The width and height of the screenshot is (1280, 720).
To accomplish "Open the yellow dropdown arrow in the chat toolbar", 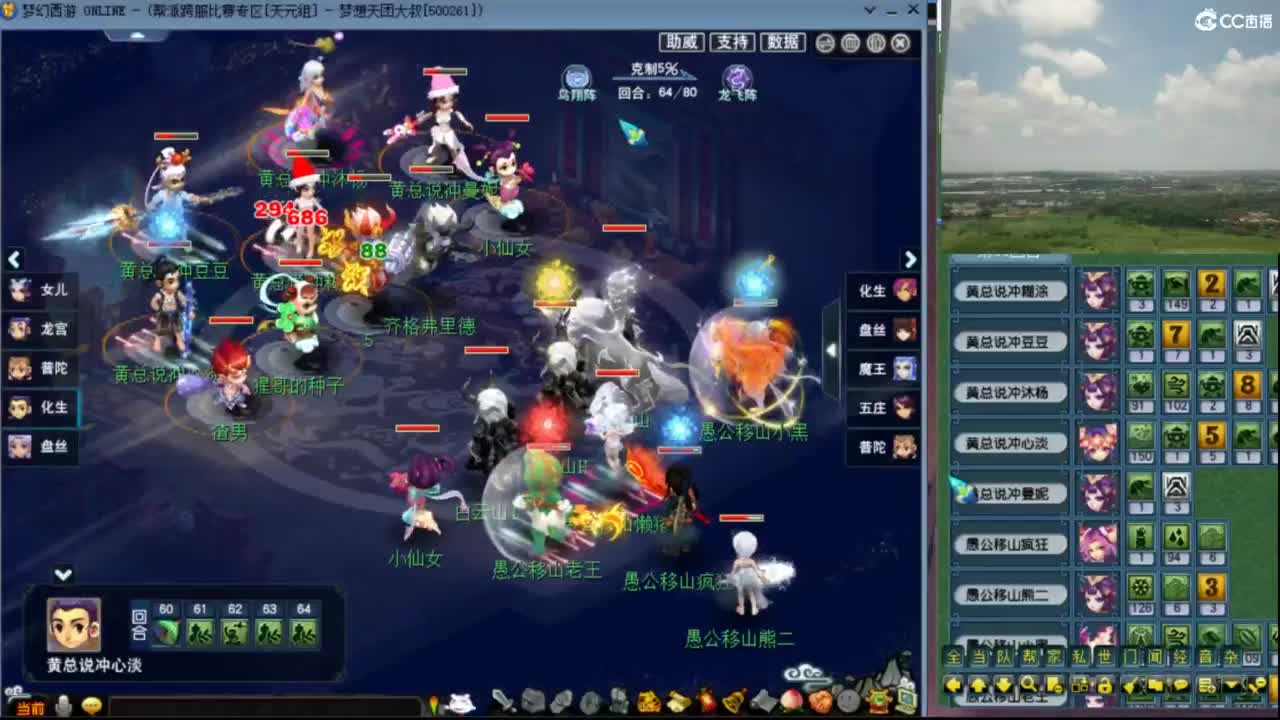I will [1230, 685].
